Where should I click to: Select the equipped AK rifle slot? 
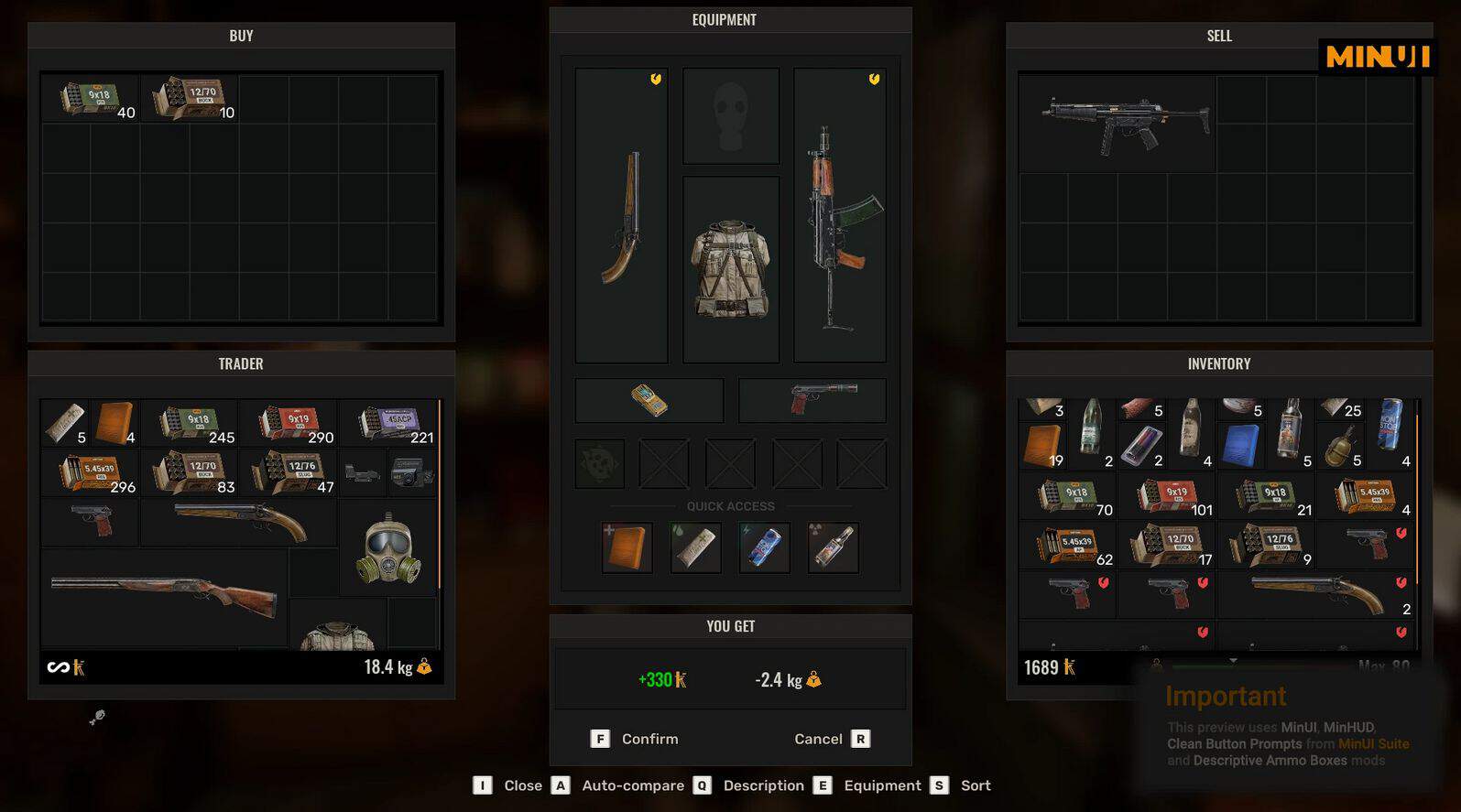(x=839, y=216)
